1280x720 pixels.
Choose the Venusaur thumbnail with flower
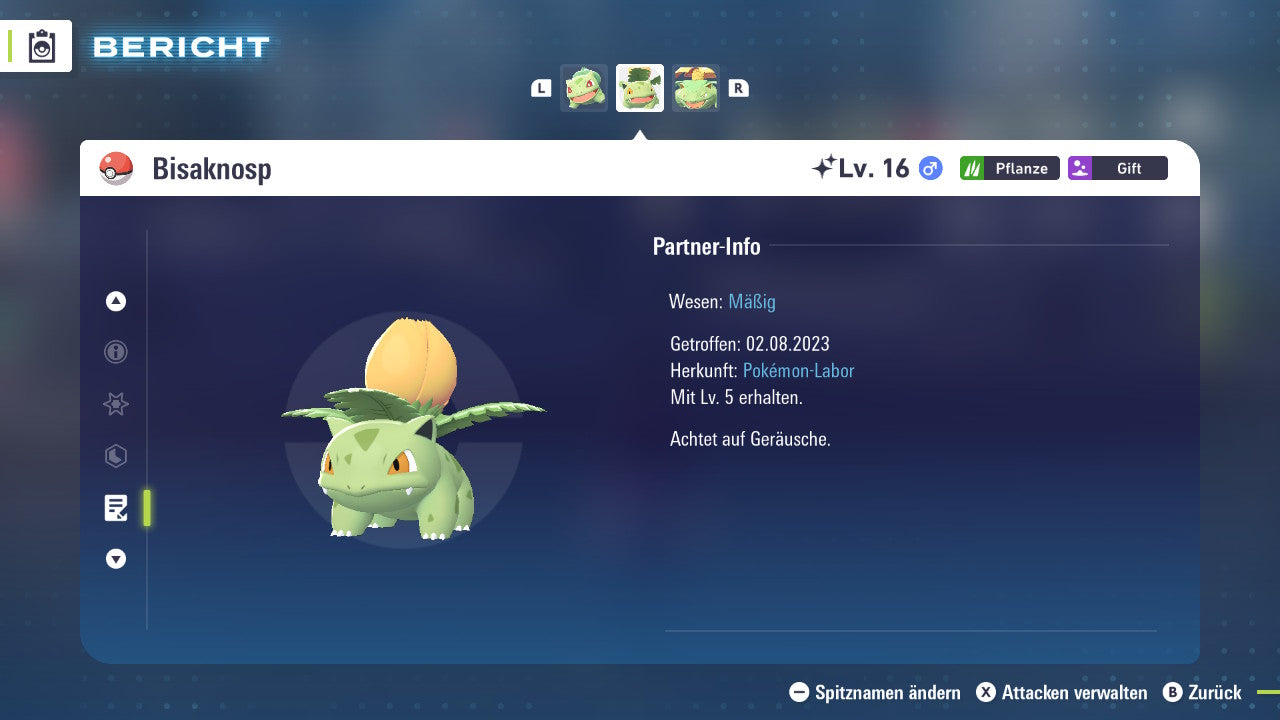click(x=696, y=88)
